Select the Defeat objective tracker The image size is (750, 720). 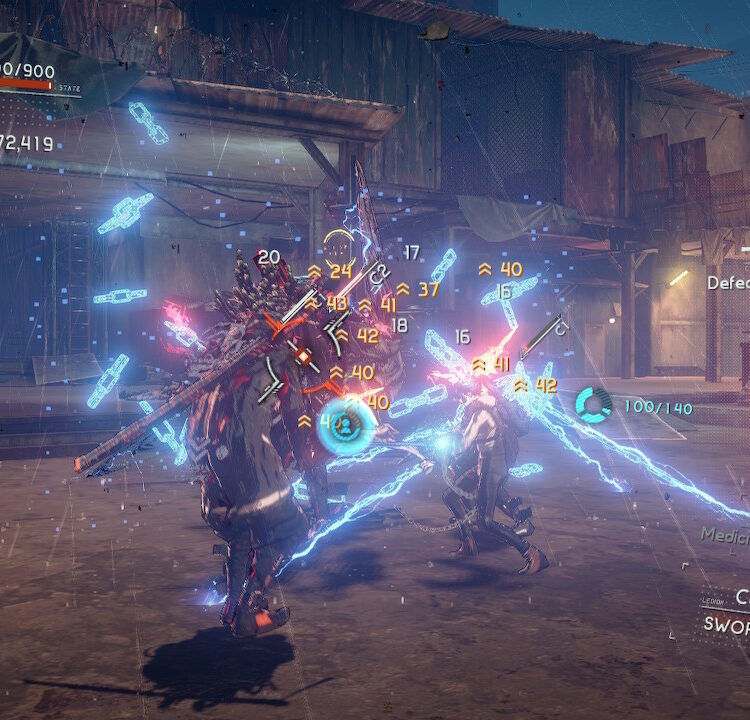[728, 283]
